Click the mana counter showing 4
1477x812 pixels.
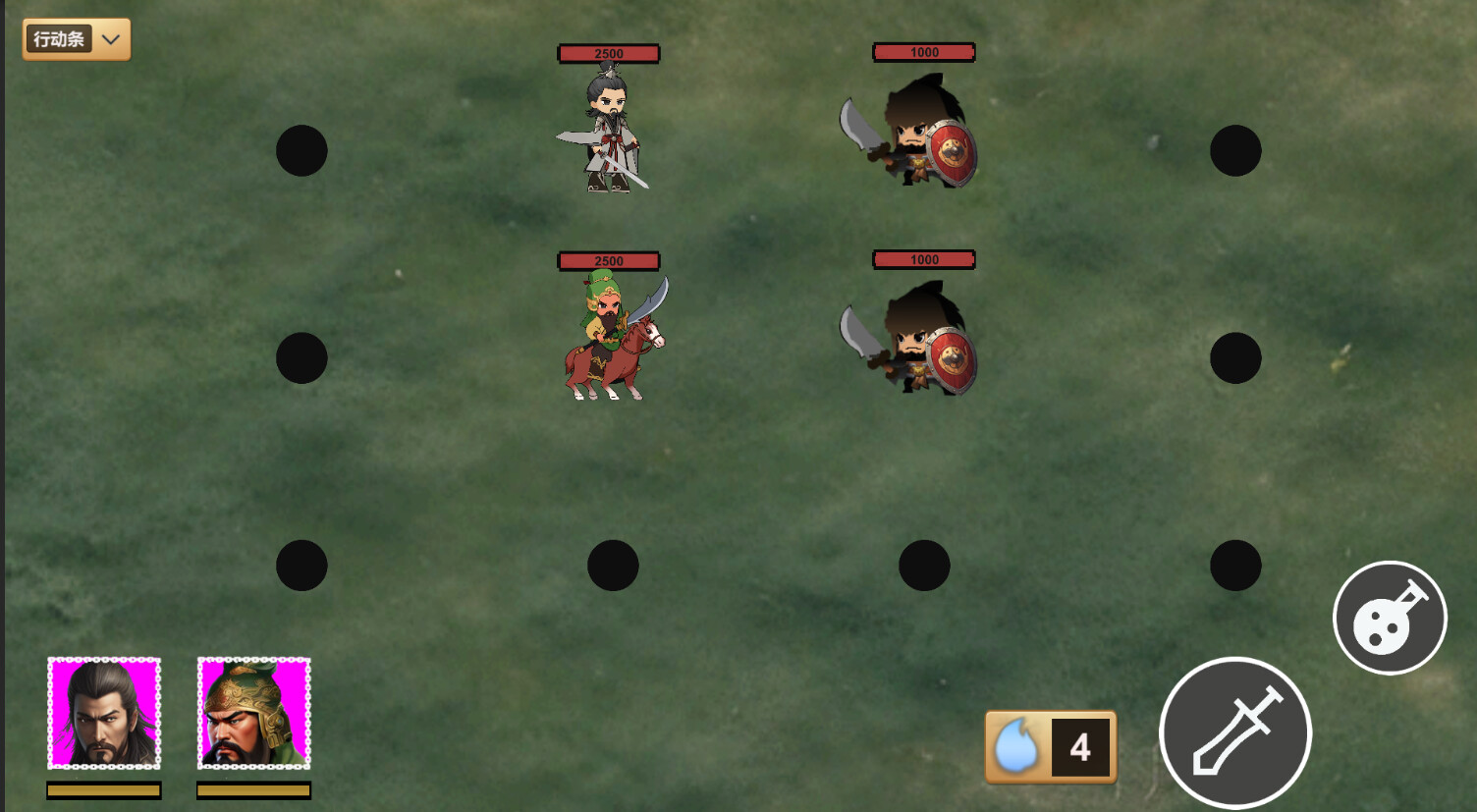1080,747
